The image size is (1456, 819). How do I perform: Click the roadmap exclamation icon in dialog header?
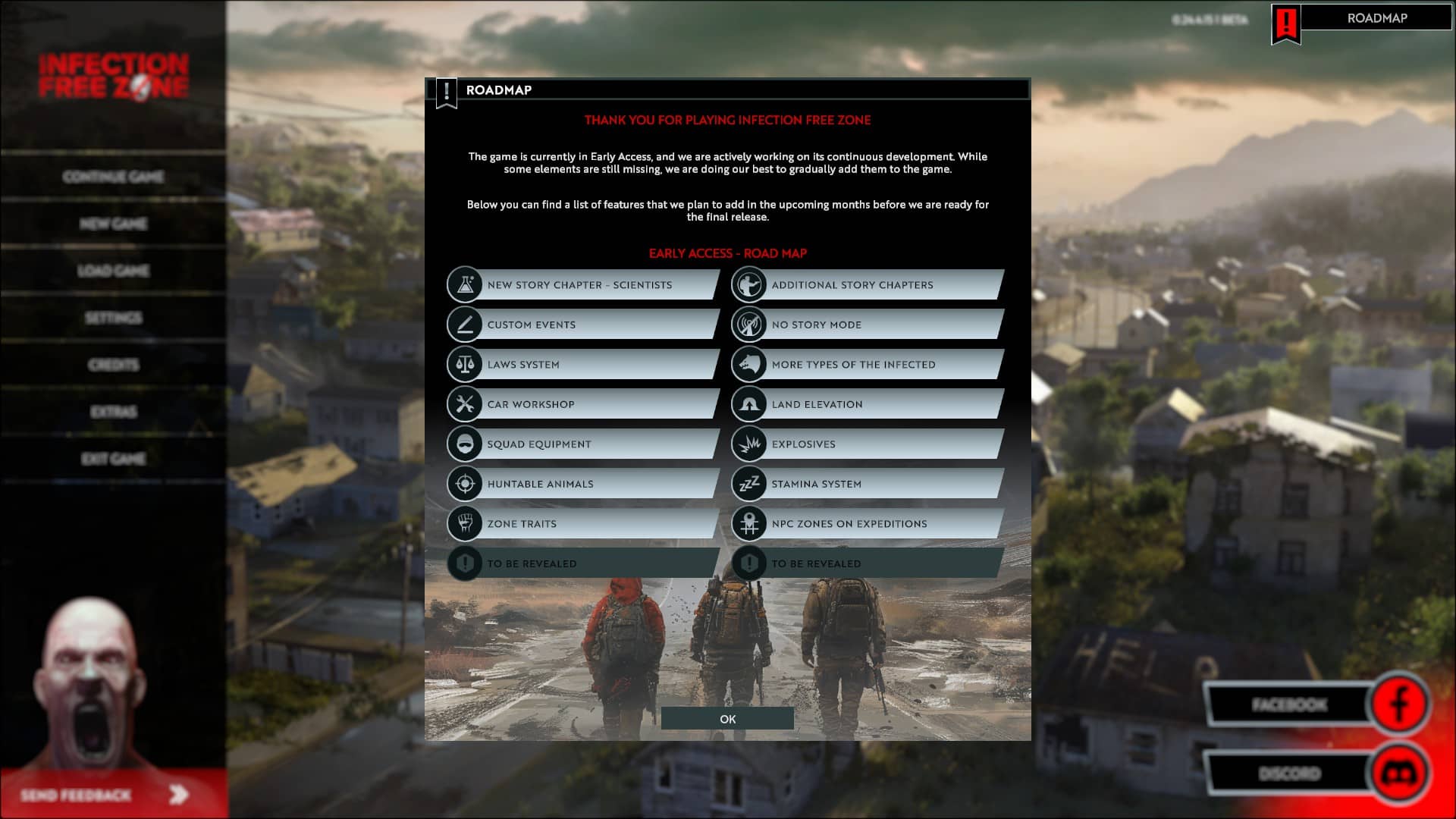tap(447, 89)
